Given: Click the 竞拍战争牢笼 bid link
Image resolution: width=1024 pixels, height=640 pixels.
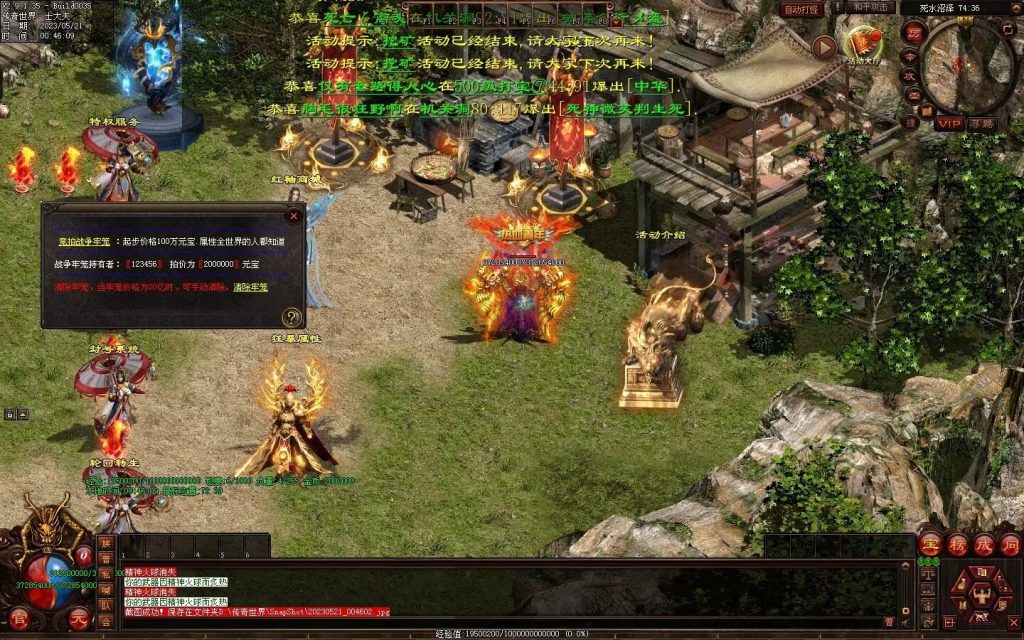Looking at the screenshot, I should pyautogui.click(x=85, y=242).
